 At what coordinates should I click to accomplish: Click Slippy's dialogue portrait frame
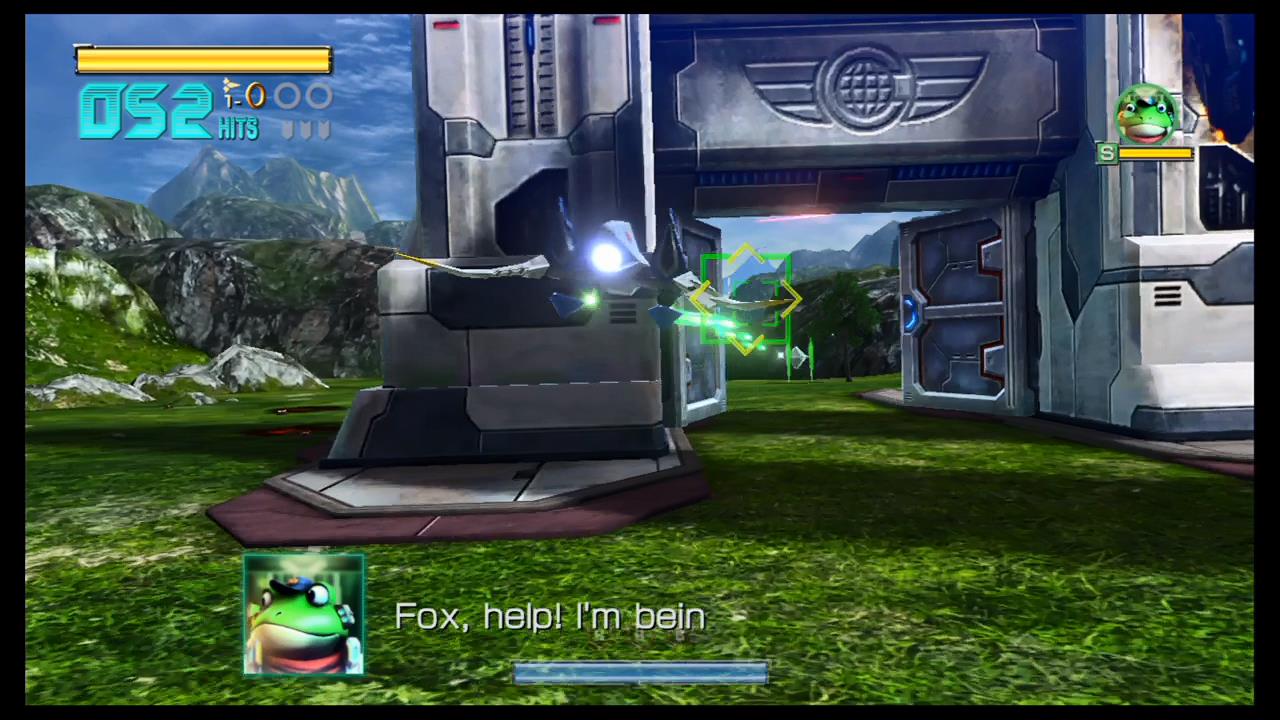[x=303, y=615]
